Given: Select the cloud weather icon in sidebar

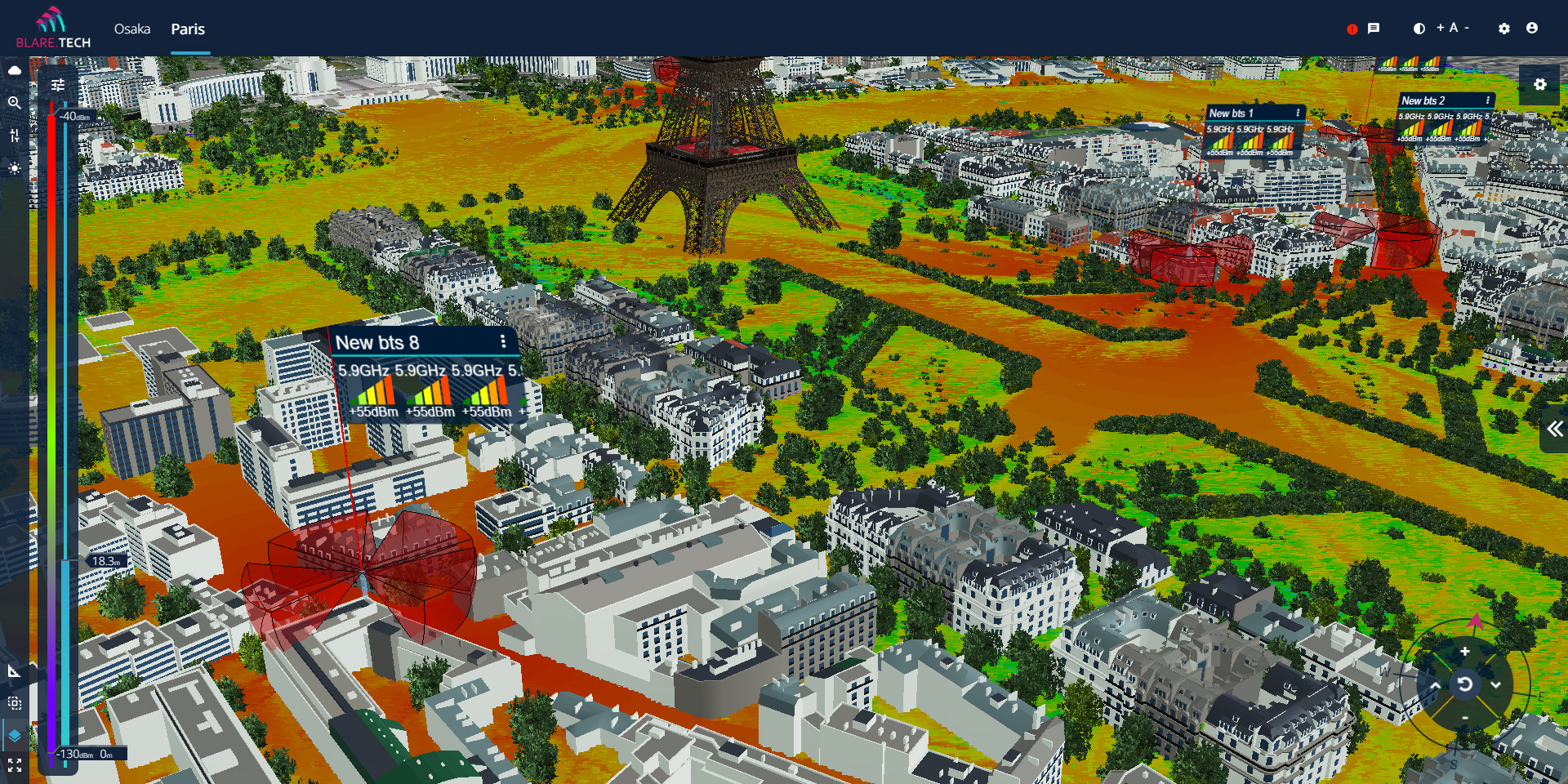Looking at the screenshot, I should [x=15, y=70].
